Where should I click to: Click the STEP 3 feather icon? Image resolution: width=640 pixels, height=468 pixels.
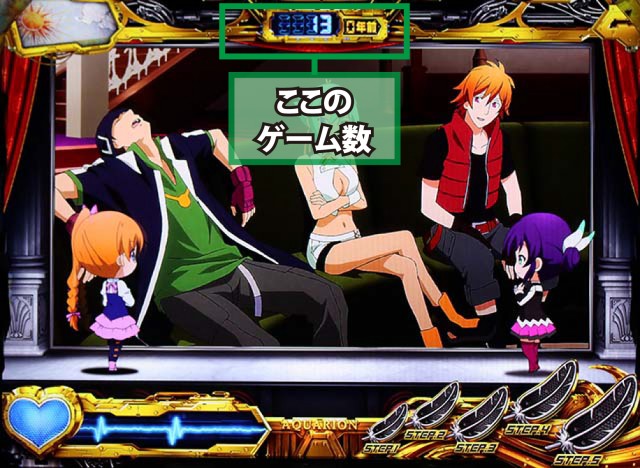pos(482,413)
